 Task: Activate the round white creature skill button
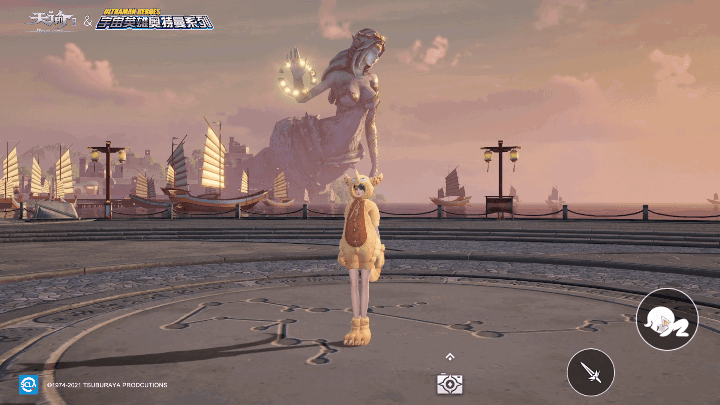(x=666, y=319)
